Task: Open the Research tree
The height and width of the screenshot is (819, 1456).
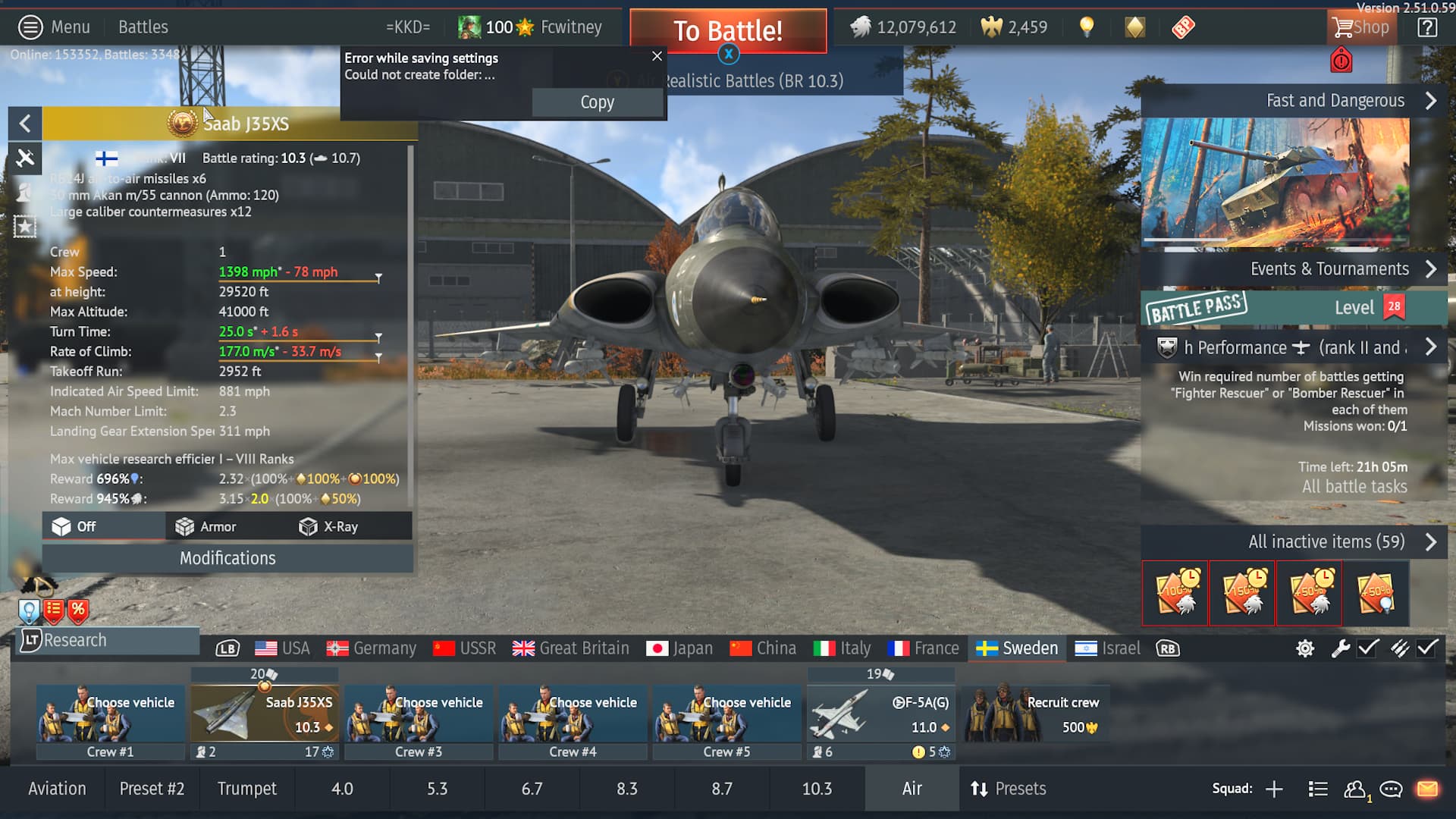Action: point(74,640)
